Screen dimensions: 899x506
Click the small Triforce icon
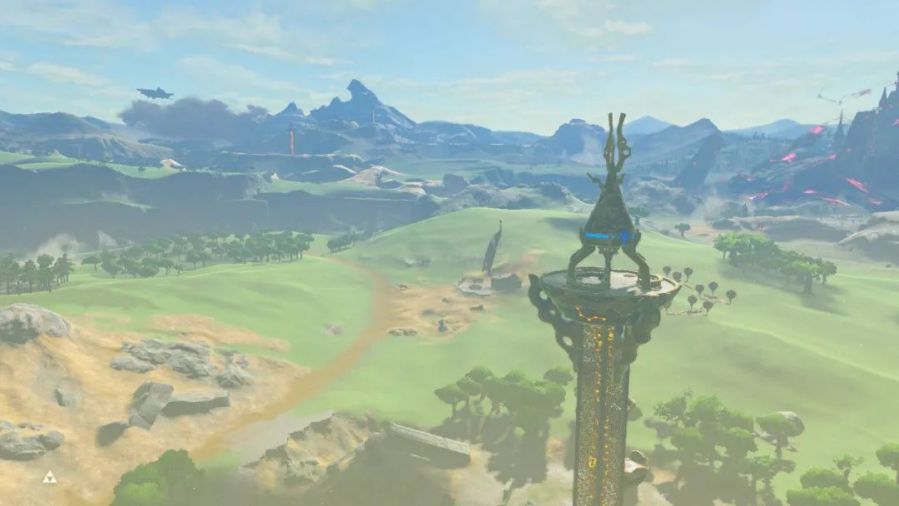tap(49, 477)
